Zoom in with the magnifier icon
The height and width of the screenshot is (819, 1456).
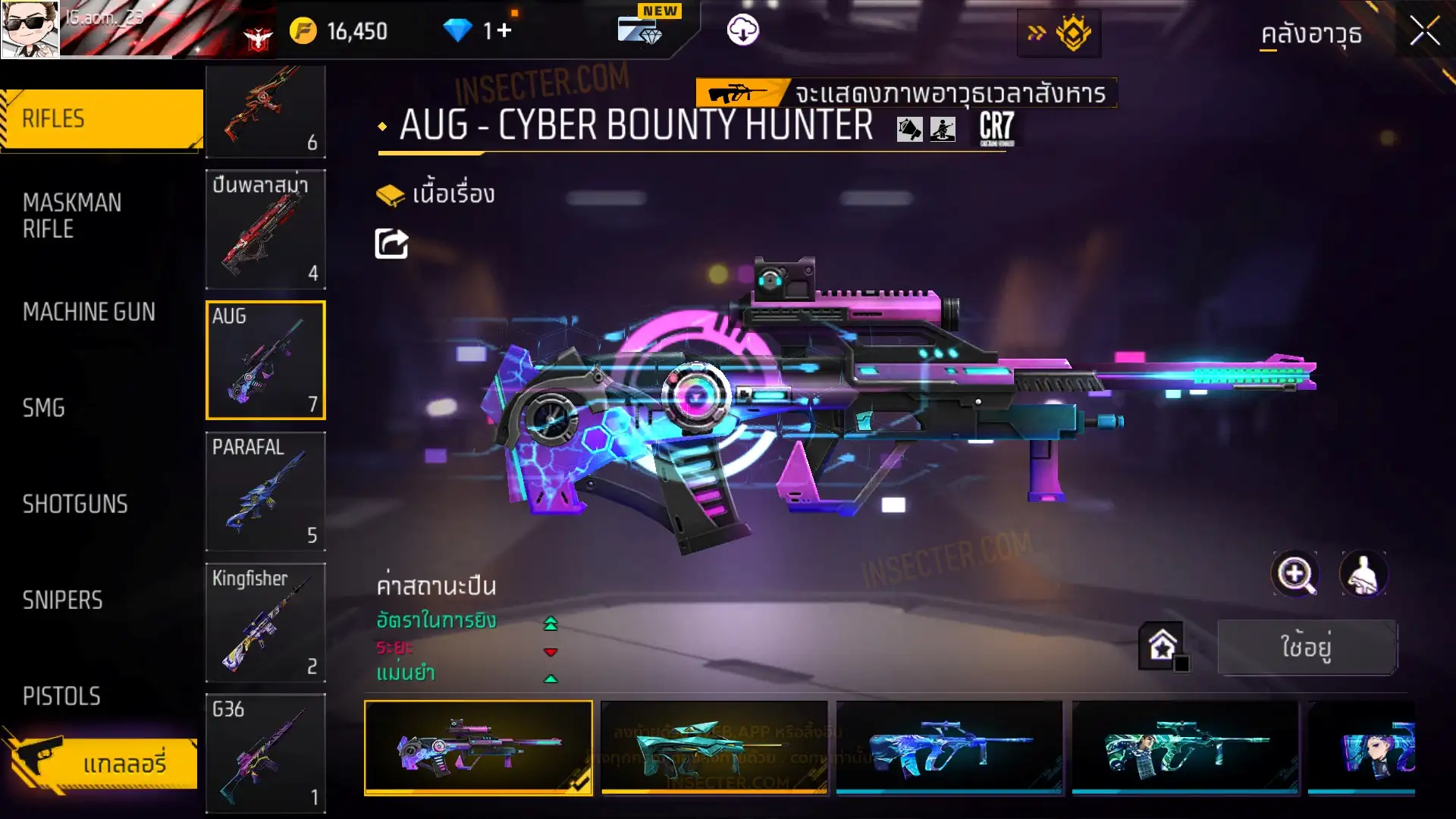(1294, 574)
